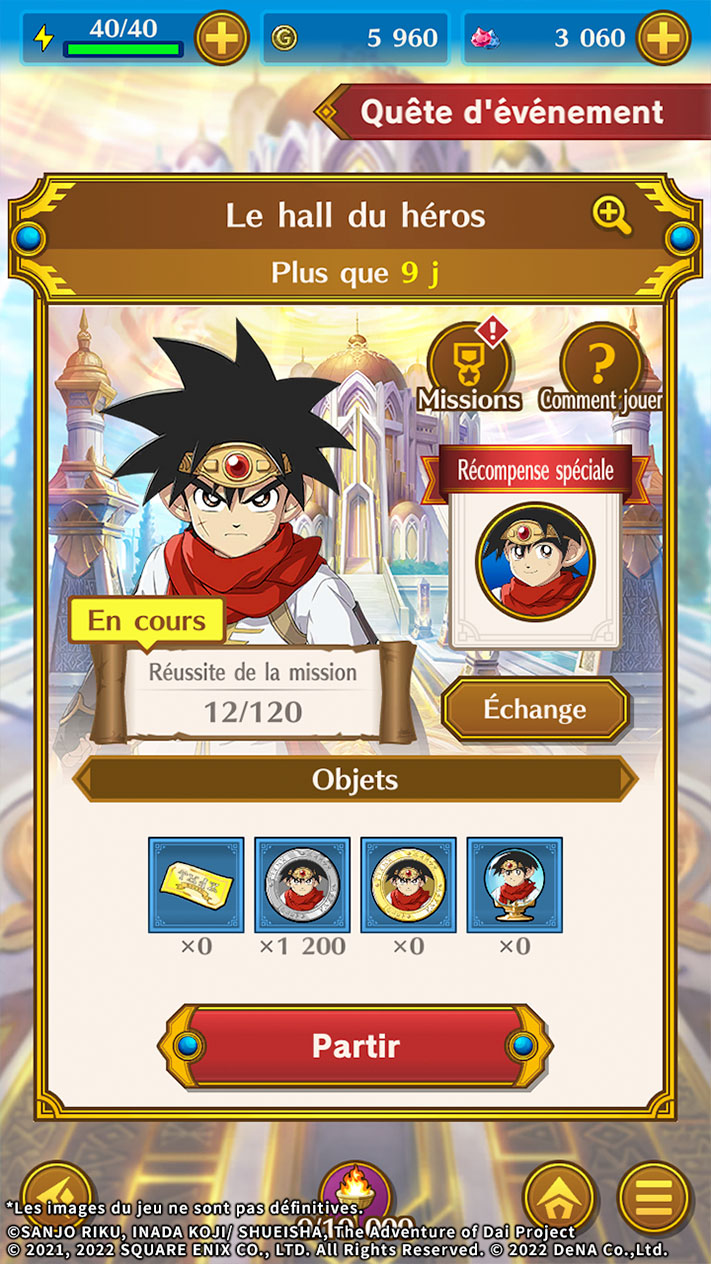Select the Dai trophy figurine slot
Viewport: 711px width, 1264px height.
click(x=514, y=884)
